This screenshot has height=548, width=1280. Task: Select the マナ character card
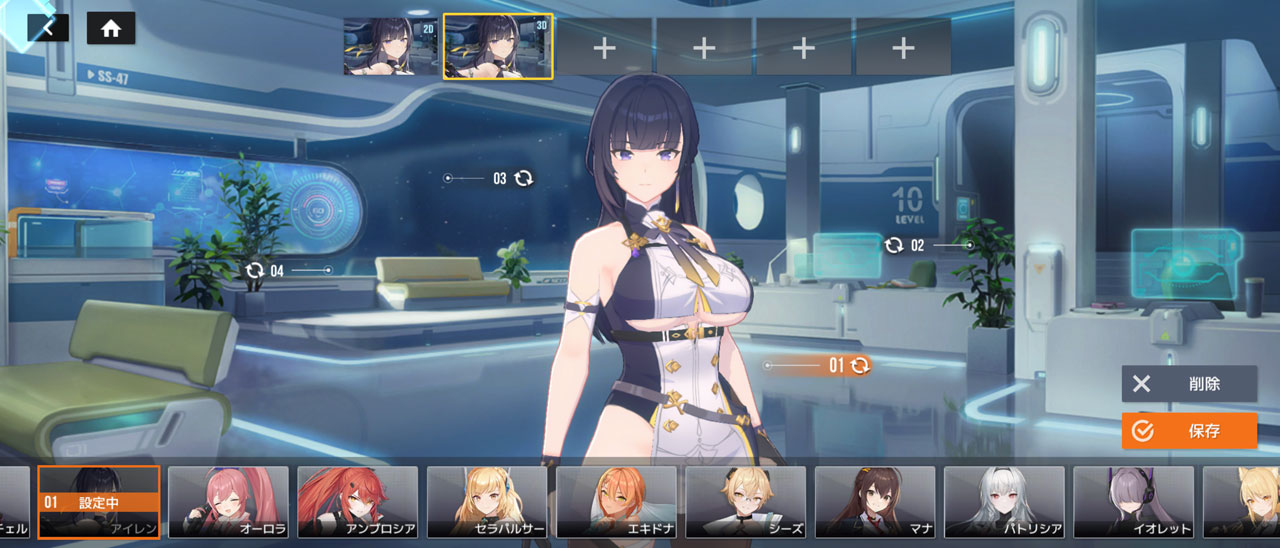(x=875, y=502)
